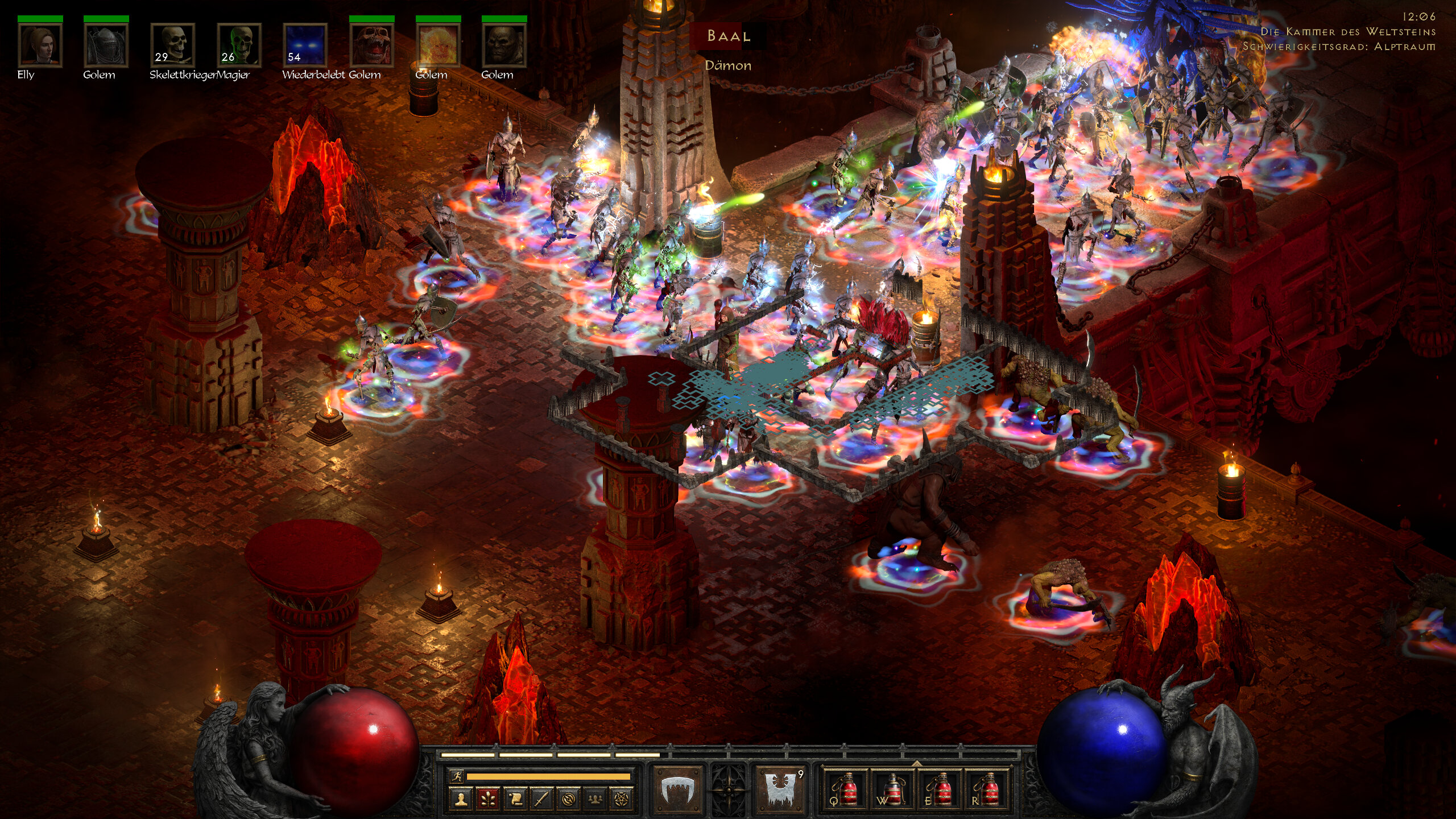
Task: Click the mercenary Elly portrait
Action: [x=40, y=45]
